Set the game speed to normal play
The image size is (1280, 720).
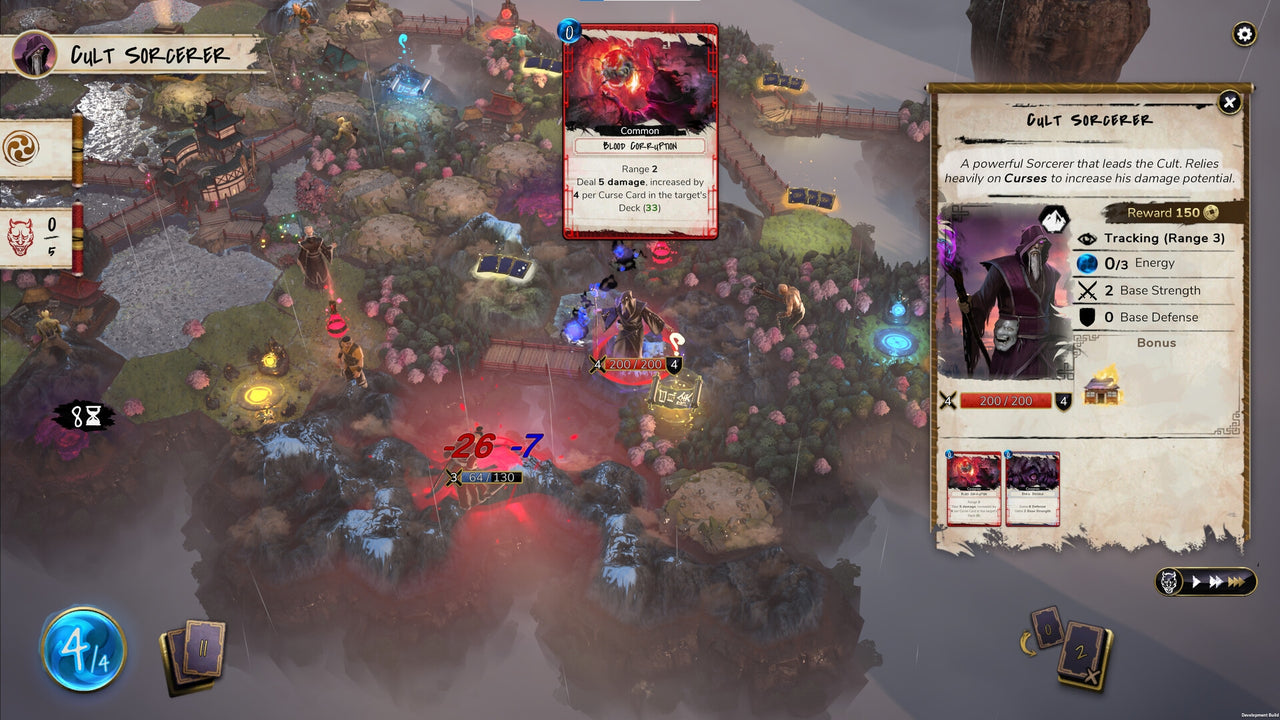pyautogui.click(x=1195, y=581)
